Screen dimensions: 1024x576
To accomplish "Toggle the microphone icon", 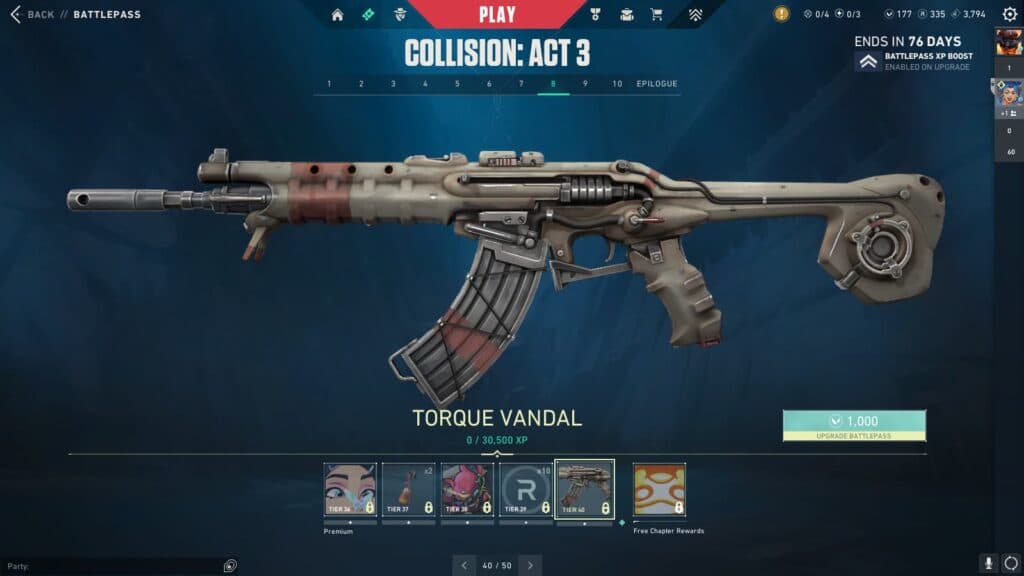I will (x=988, y=564).
